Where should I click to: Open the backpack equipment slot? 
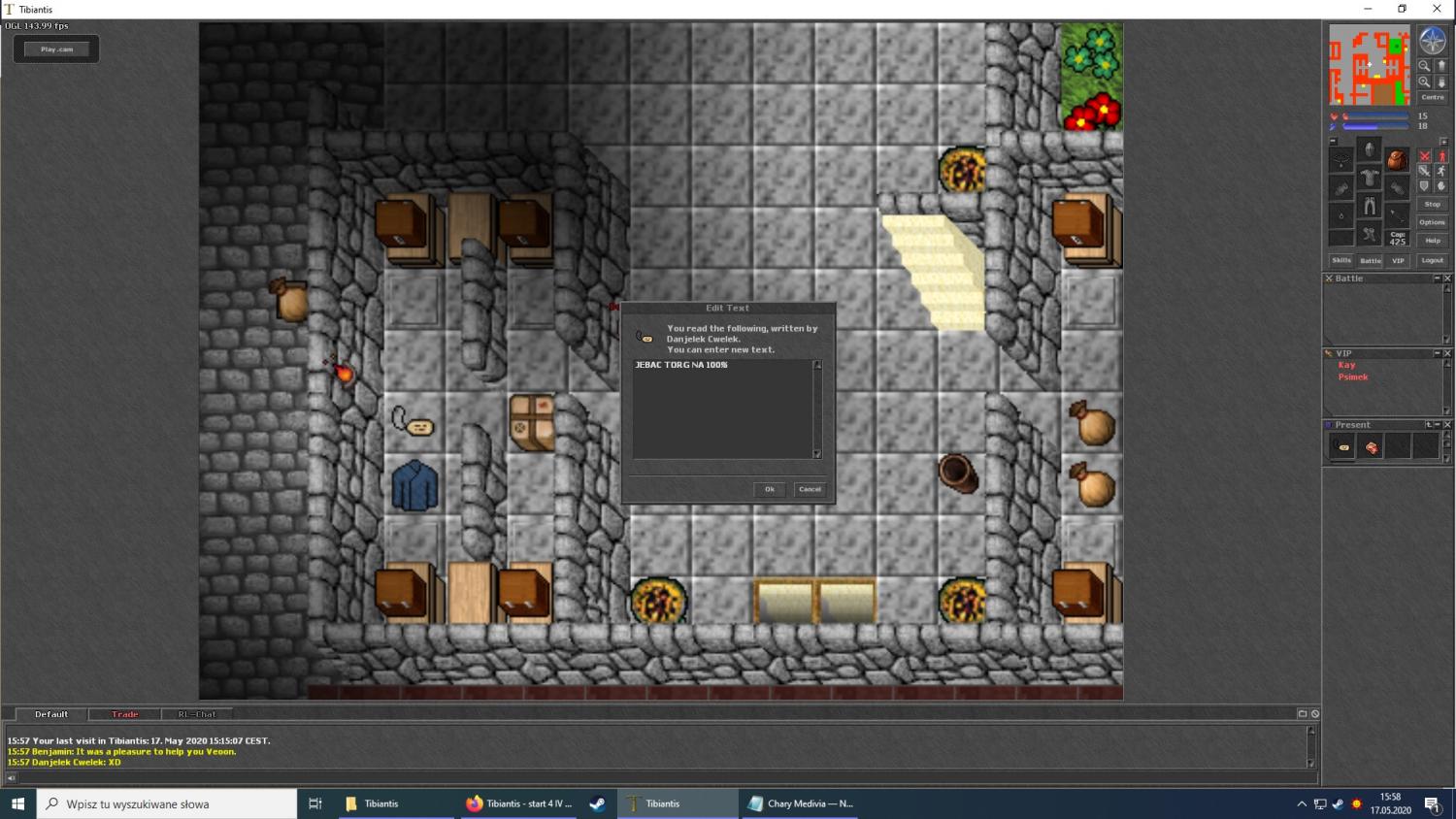[x=1397, y=158]
